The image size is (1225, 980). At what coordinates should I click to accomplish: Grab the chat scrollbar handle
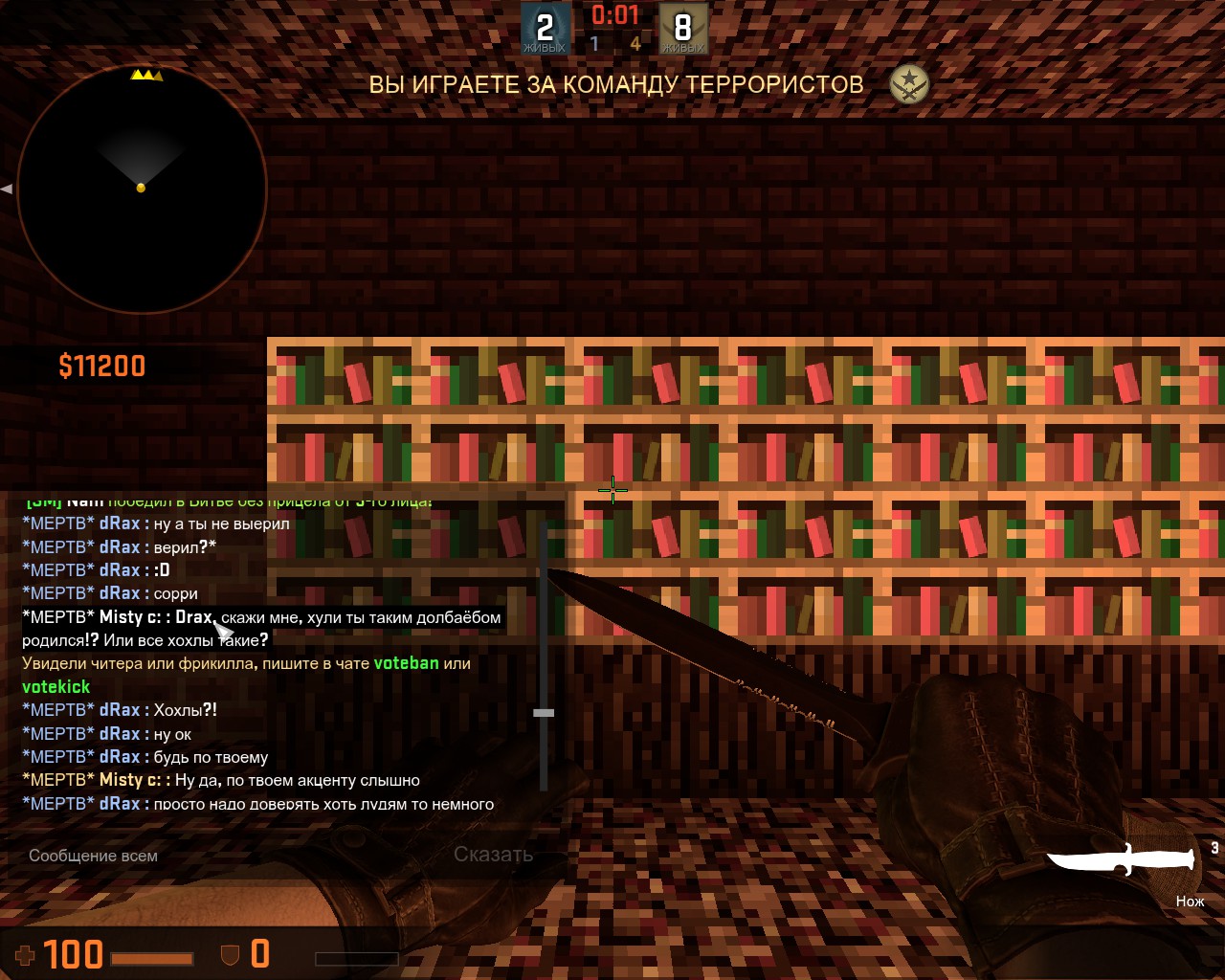544,713
